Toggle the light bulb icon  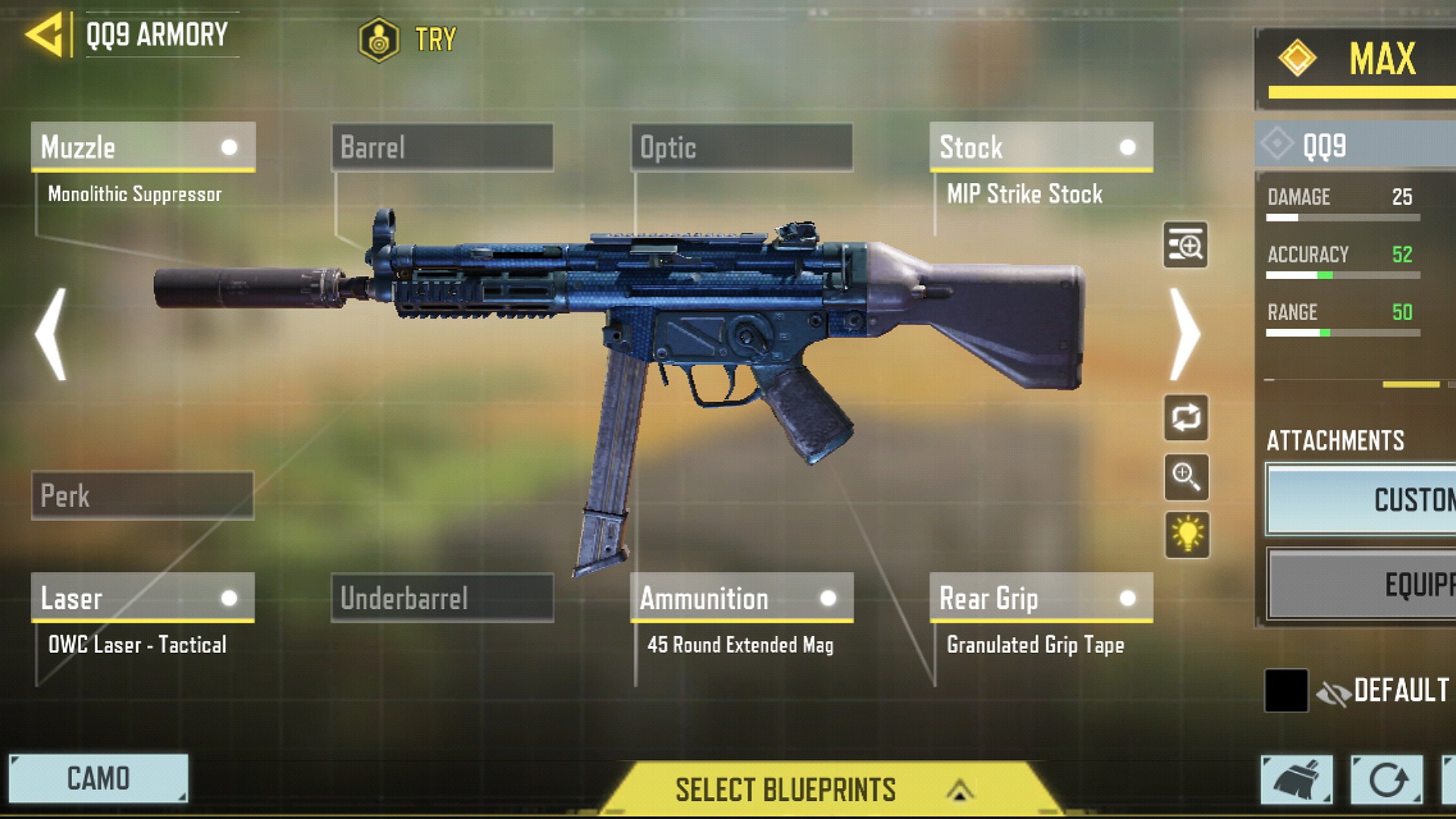pos(1187,535)
